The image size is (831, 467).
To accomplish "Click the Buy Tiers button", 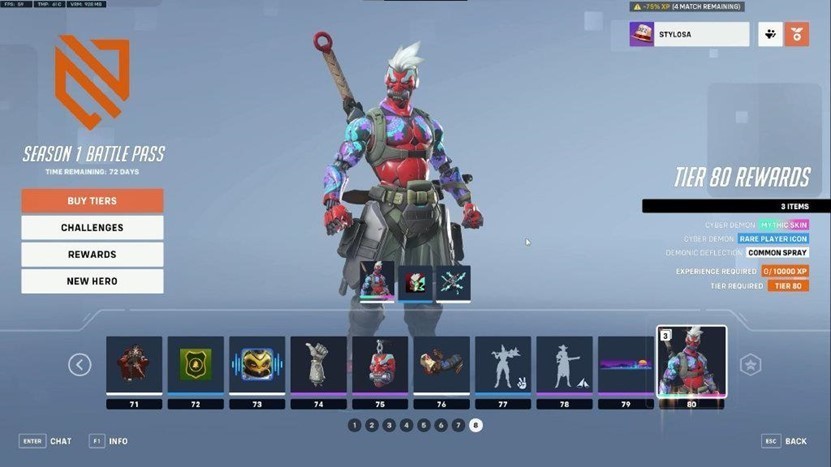I will click(x=92, y=201).
